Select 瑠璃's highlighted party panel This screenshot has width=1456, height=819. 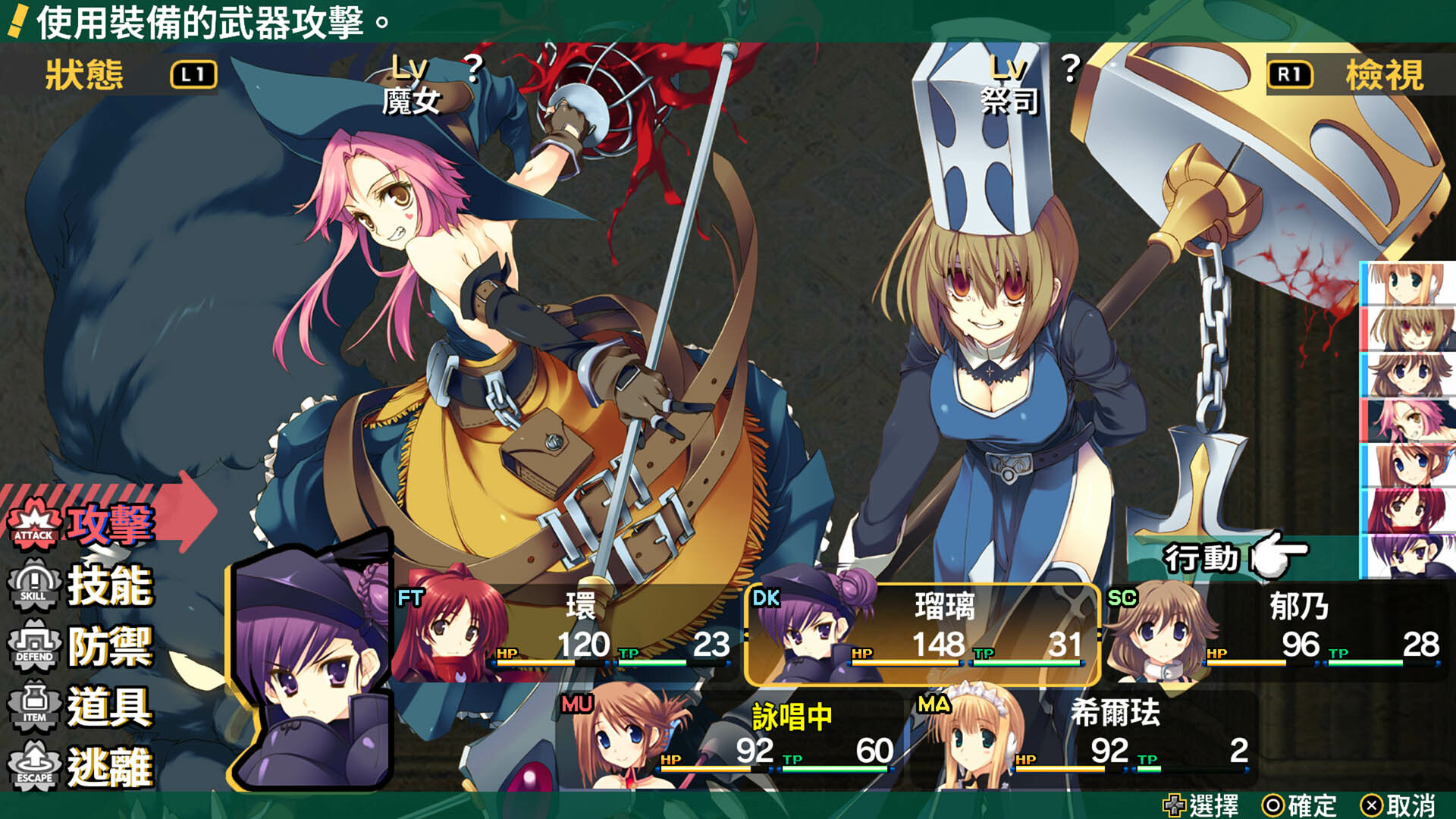coord(921,633)
